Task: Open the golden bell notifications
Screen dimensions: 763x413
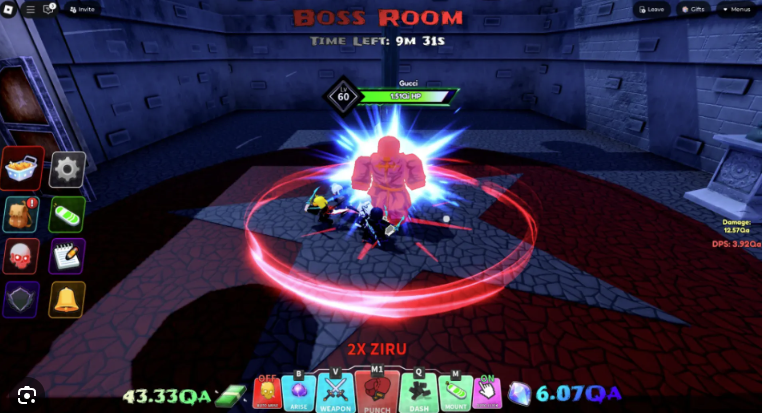Action: 67,299
